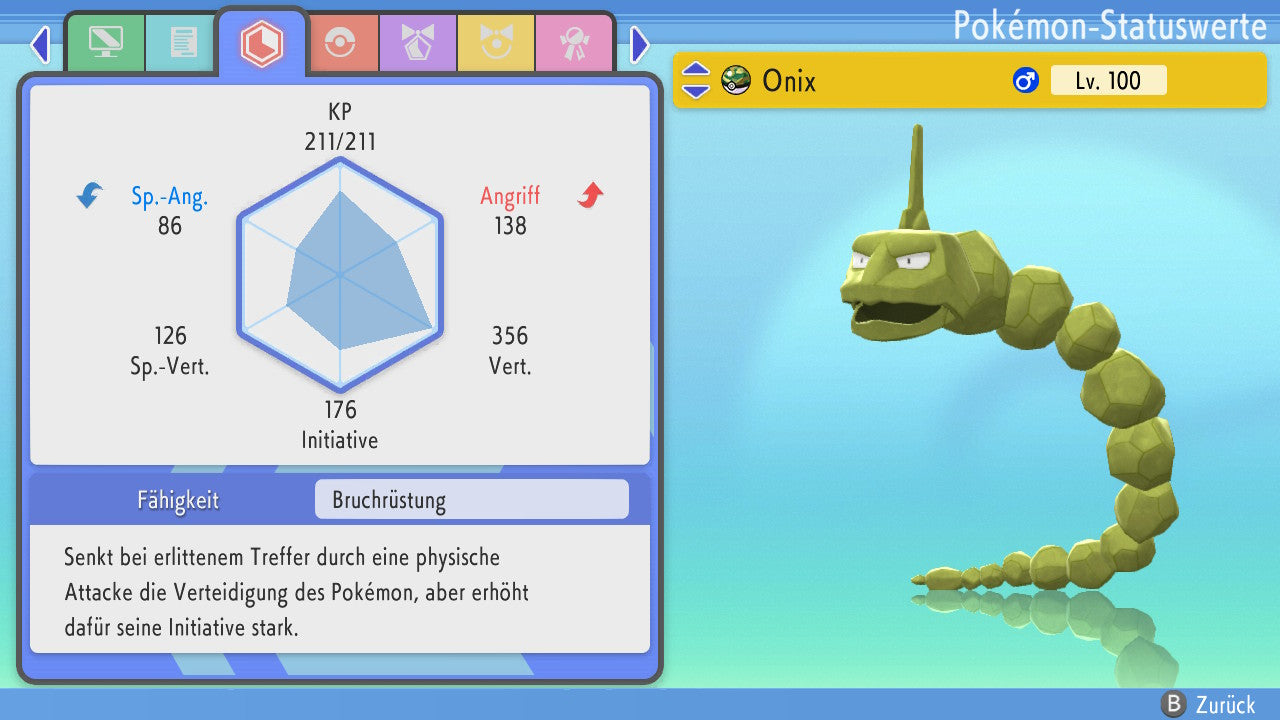Open the Poké Ball moves tab
This screenshot has width=1280, height=720.
pyautogui.click(x=340, y=43)
